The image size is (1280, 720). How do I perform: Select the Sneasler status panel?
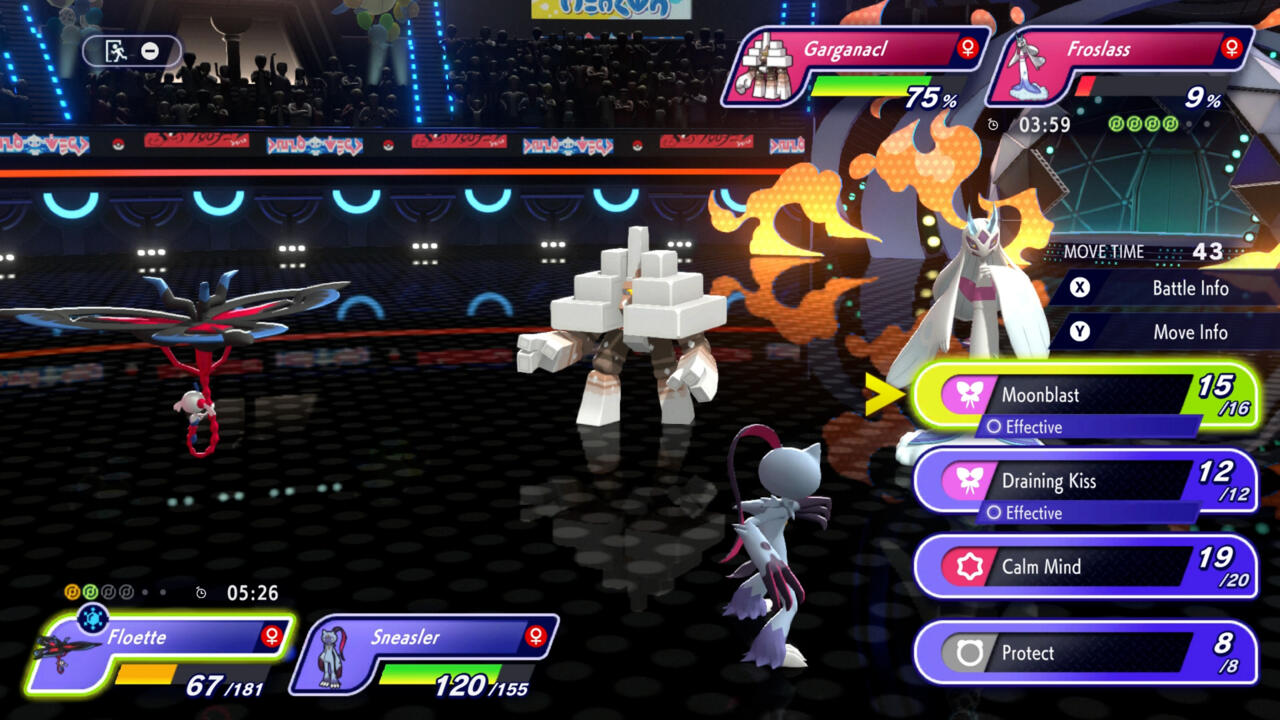[424, 655]
